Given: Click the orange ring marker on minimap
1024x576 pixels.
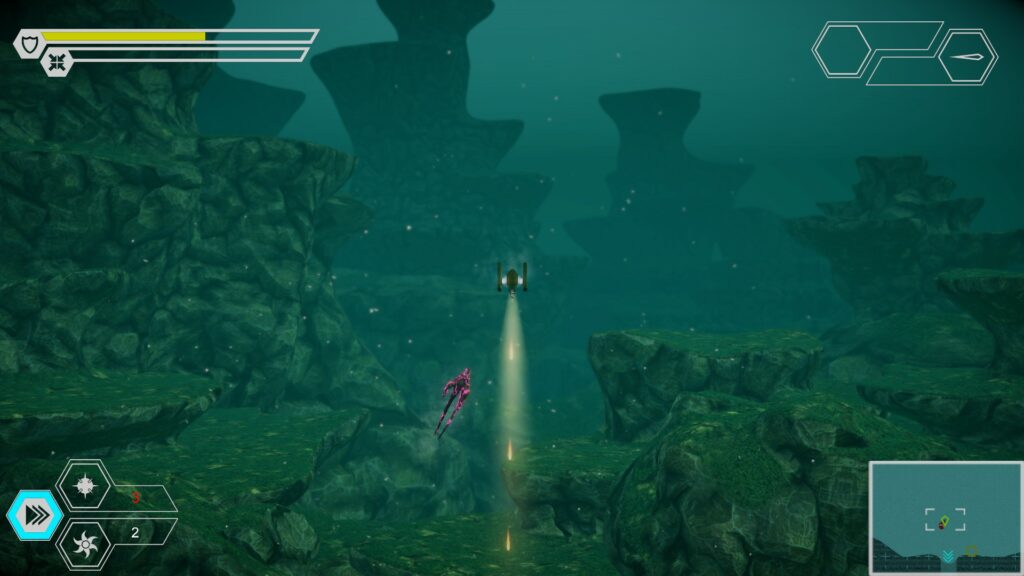Looking at the screenshot, I should [971, 551].
